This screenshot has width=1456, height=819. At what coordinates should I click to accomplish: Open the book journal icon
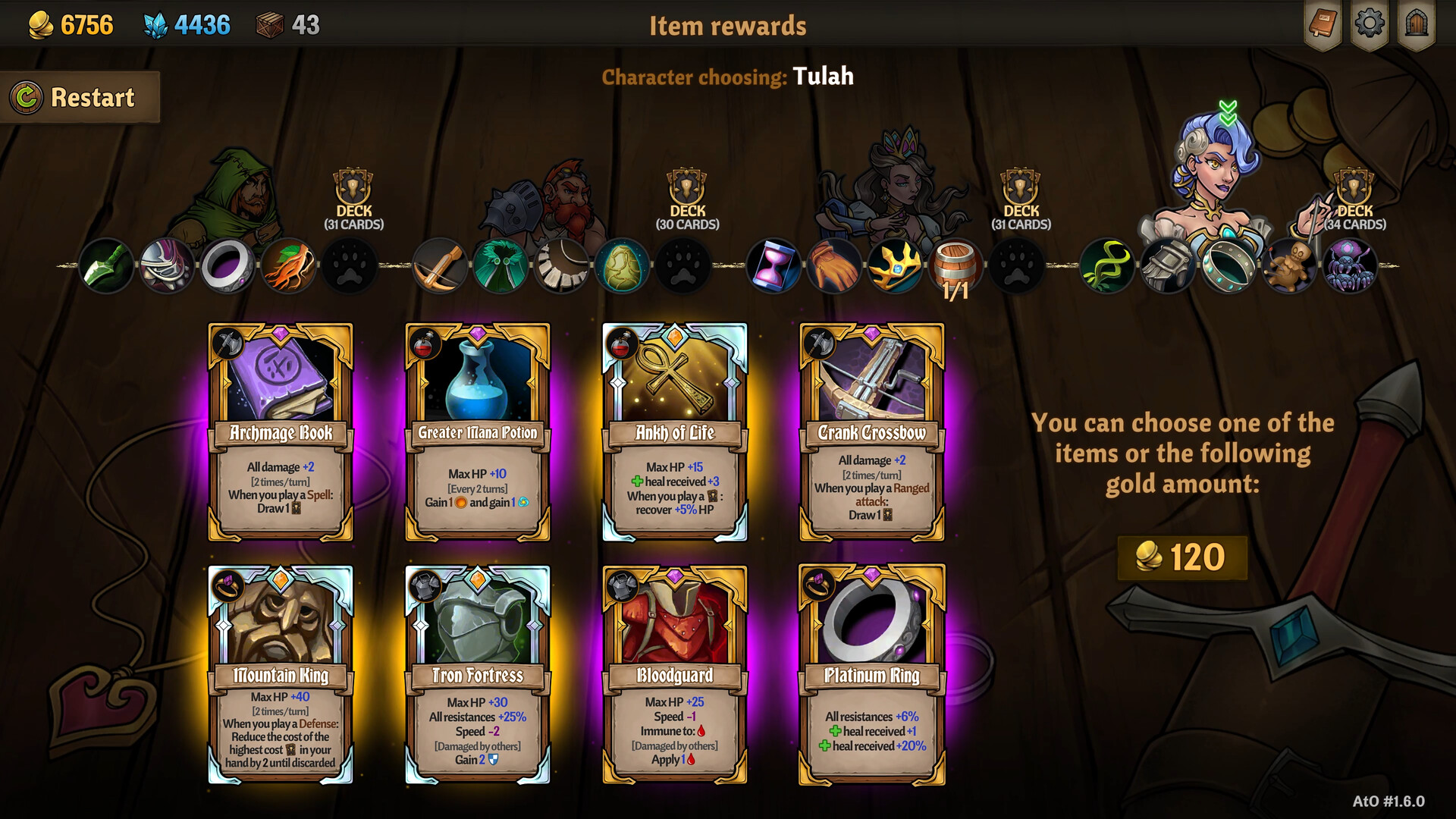tap(1323, 24)
